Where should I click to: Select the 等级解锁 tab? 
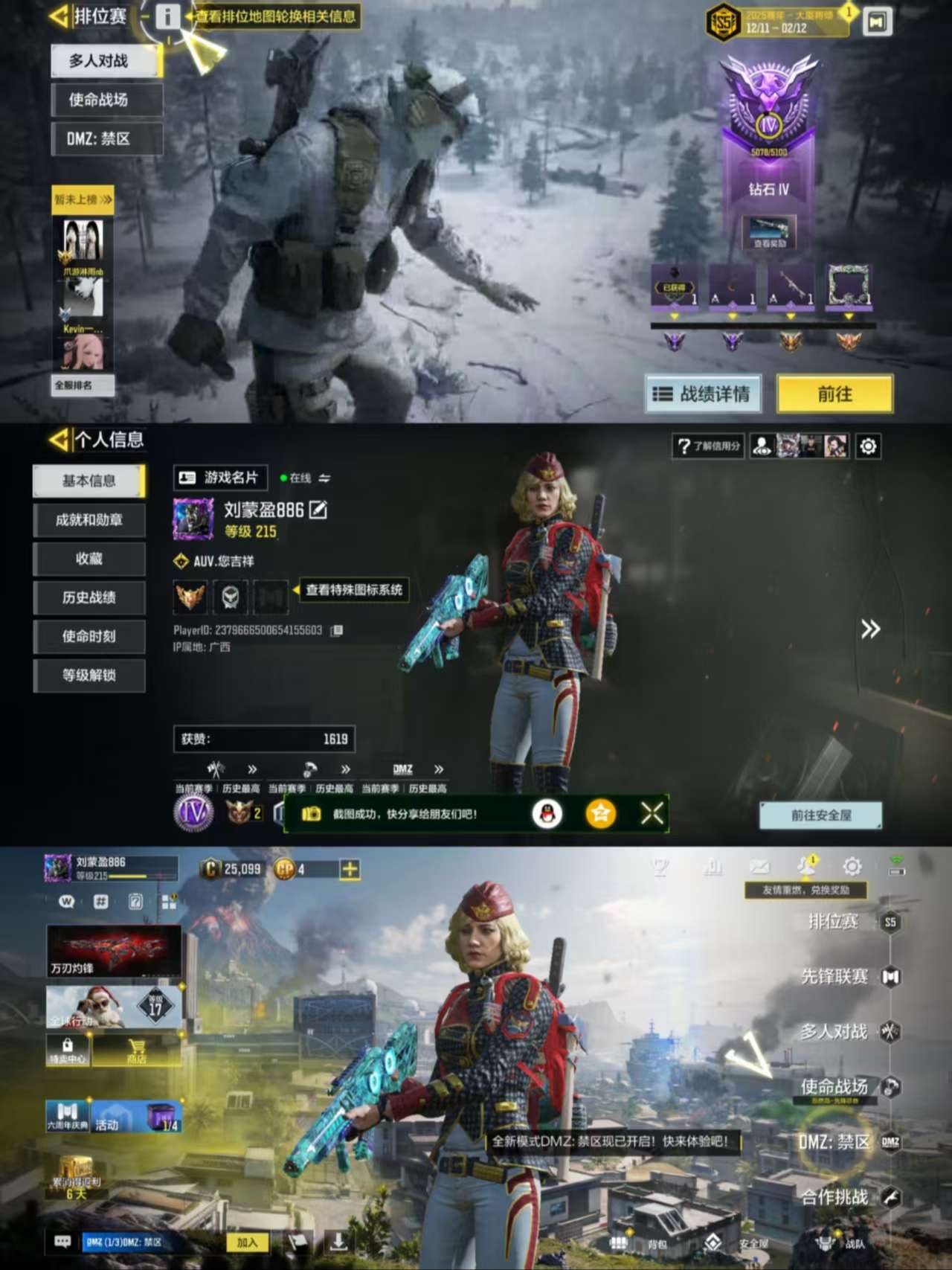click(x=89, y=676)
